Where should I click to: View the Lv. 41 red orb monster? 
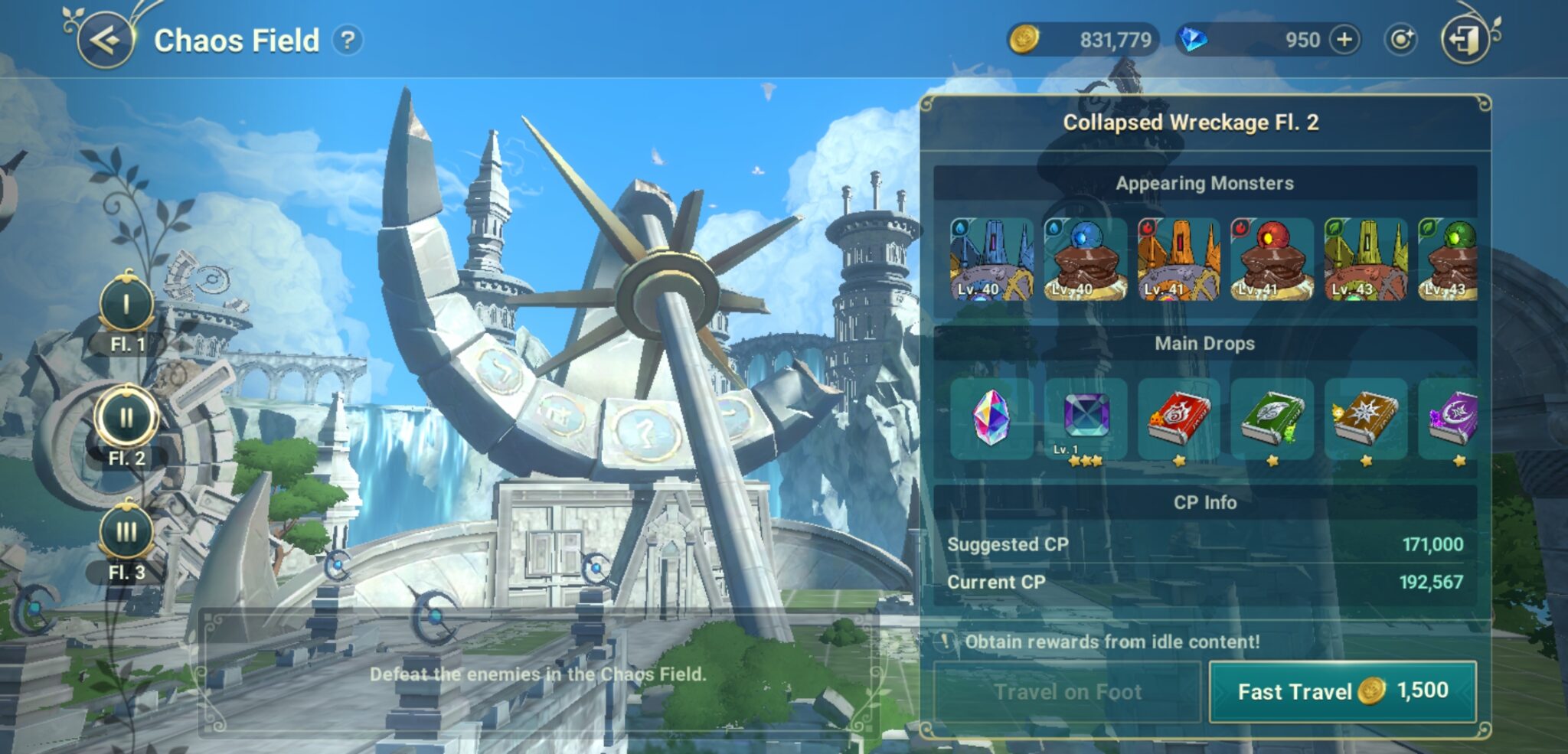coord(1272,259)
